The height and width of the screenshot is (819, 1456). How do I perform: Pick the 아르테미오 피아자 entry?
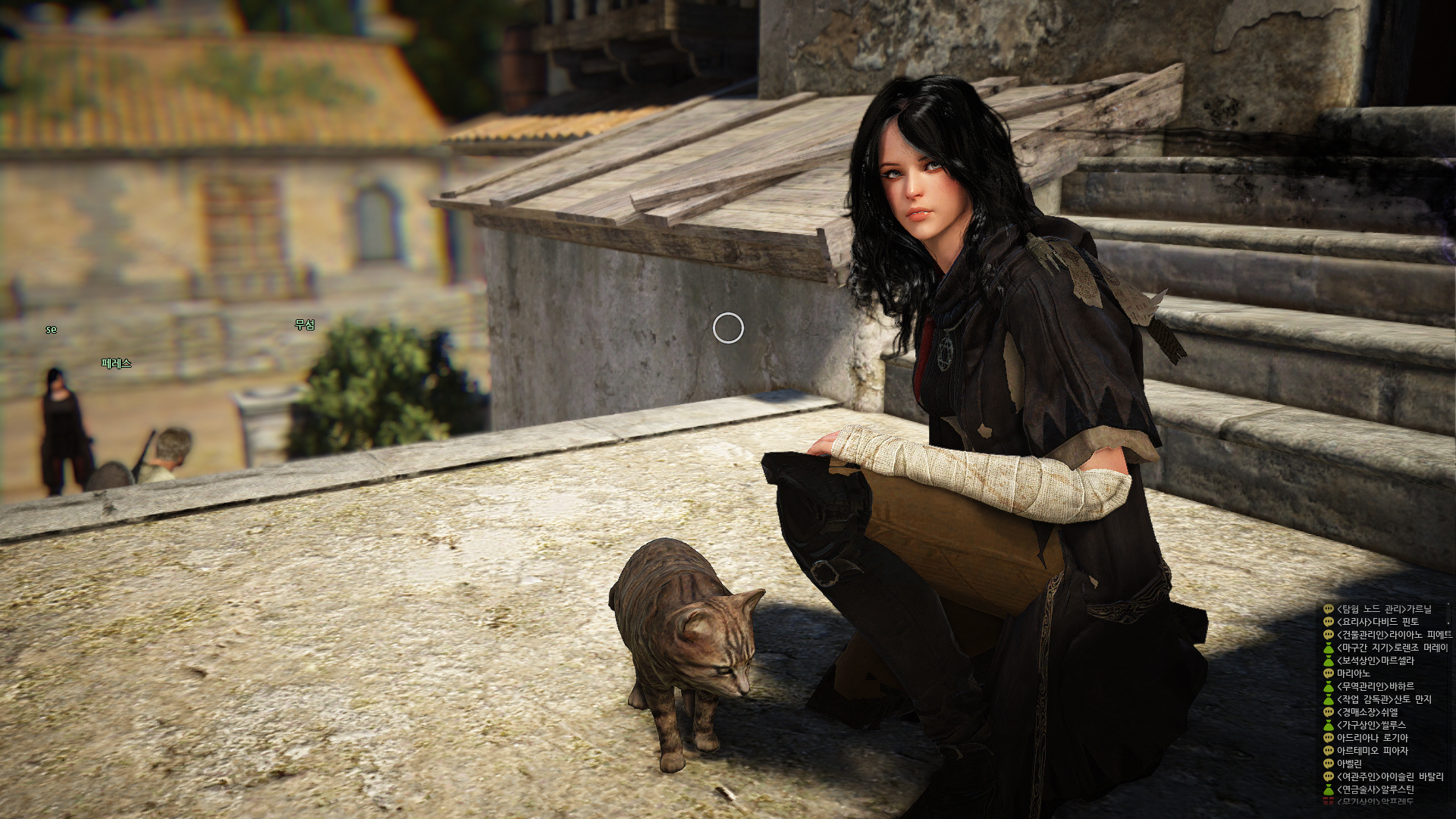tap(1372, 751)
